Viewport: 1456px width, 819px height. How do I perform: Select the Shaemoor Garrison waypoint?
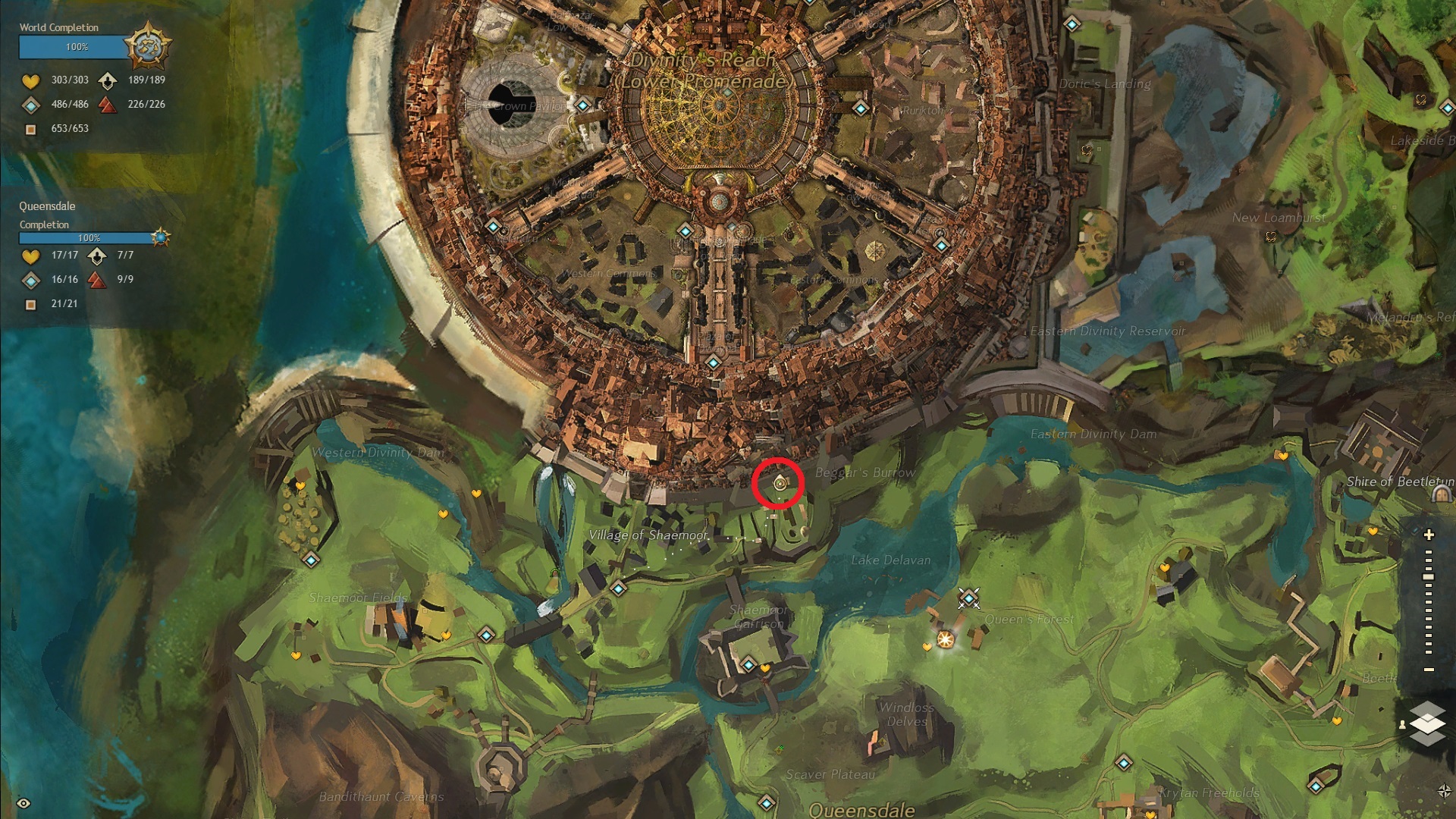click(x=748, y=665)
